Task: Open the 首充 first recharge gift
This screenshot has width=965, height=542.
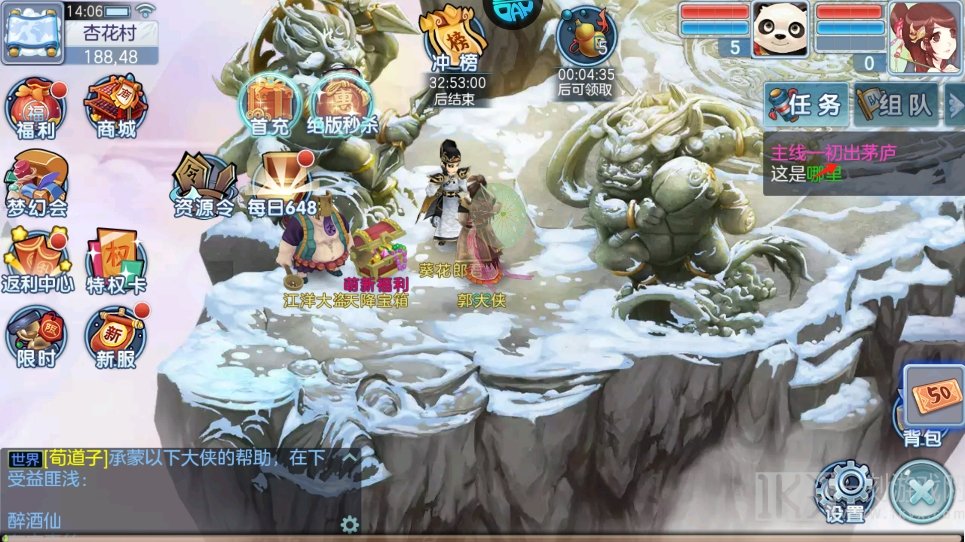Action: pos(268,107)
